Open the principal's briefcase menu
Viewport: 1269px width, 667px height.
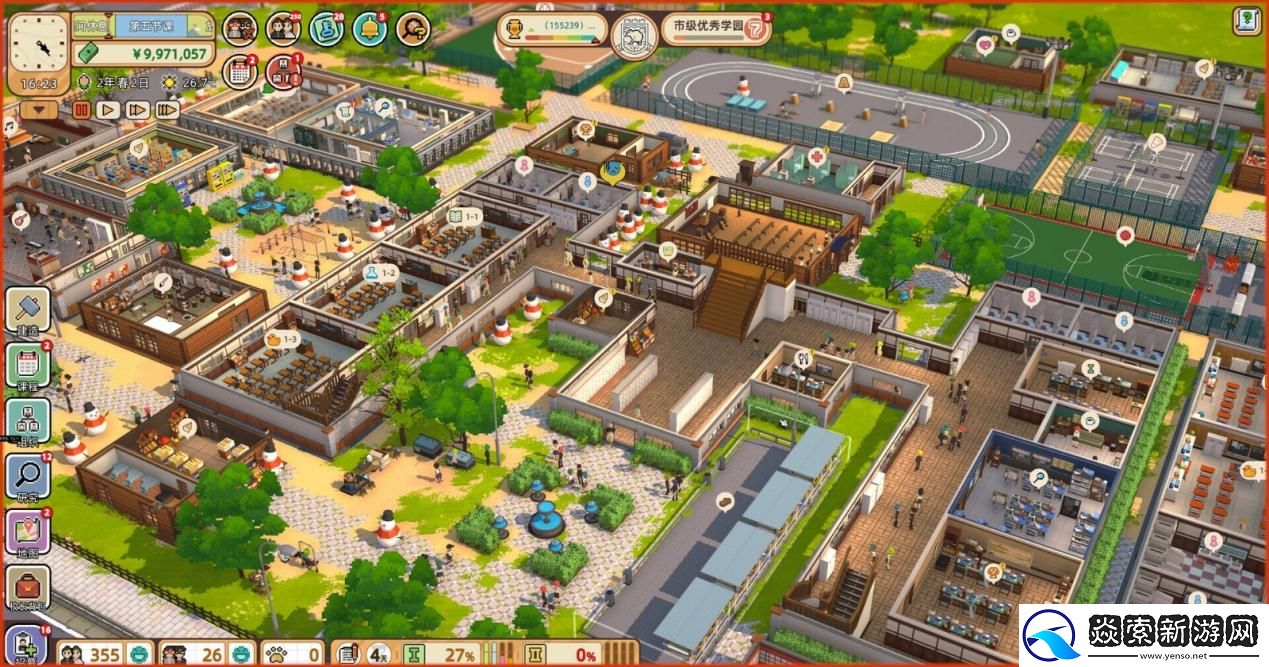(x=27, y=588)
